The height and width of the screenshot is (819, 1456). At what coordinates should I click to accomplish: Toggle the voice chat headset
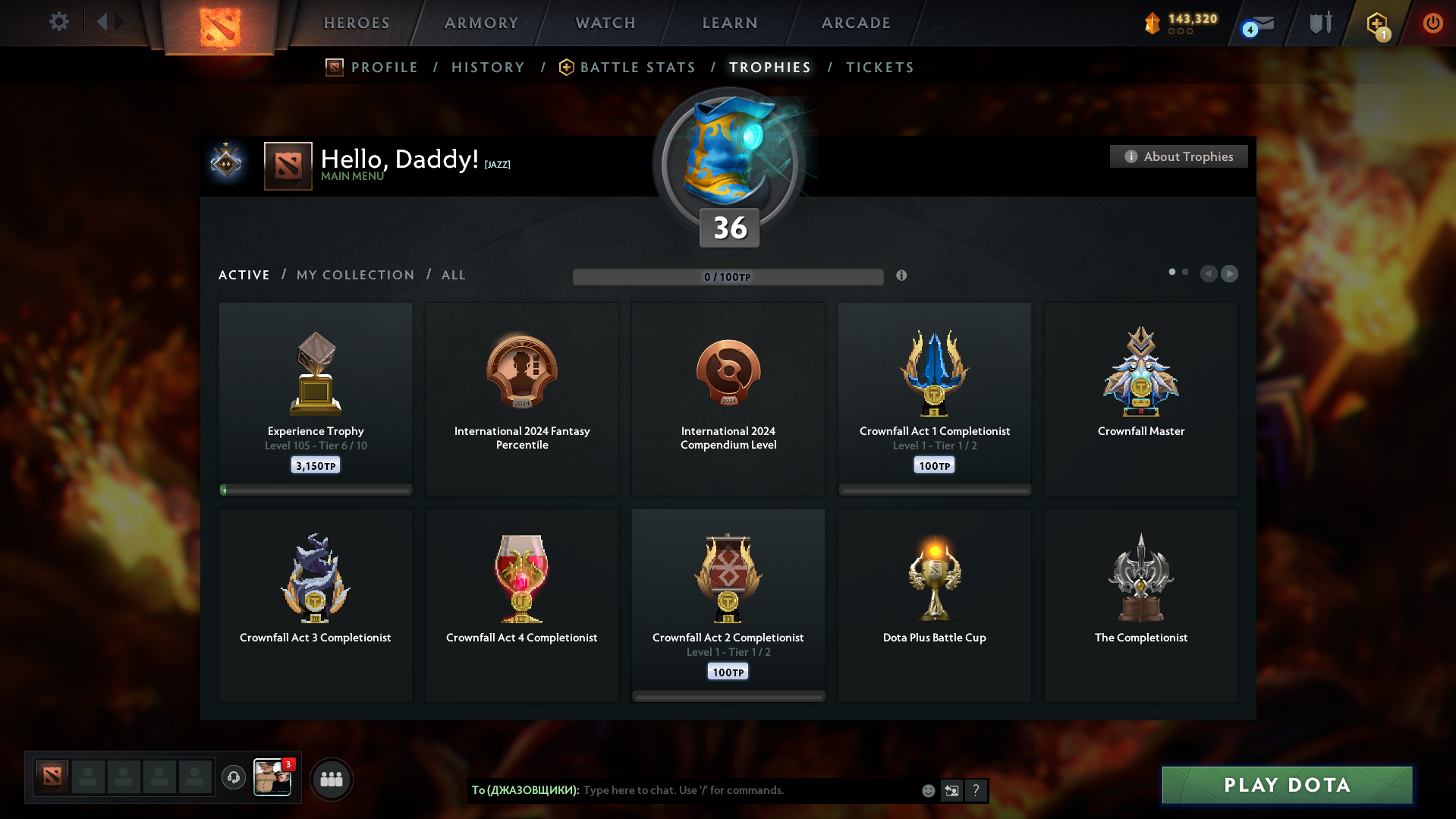pos(234,778)
